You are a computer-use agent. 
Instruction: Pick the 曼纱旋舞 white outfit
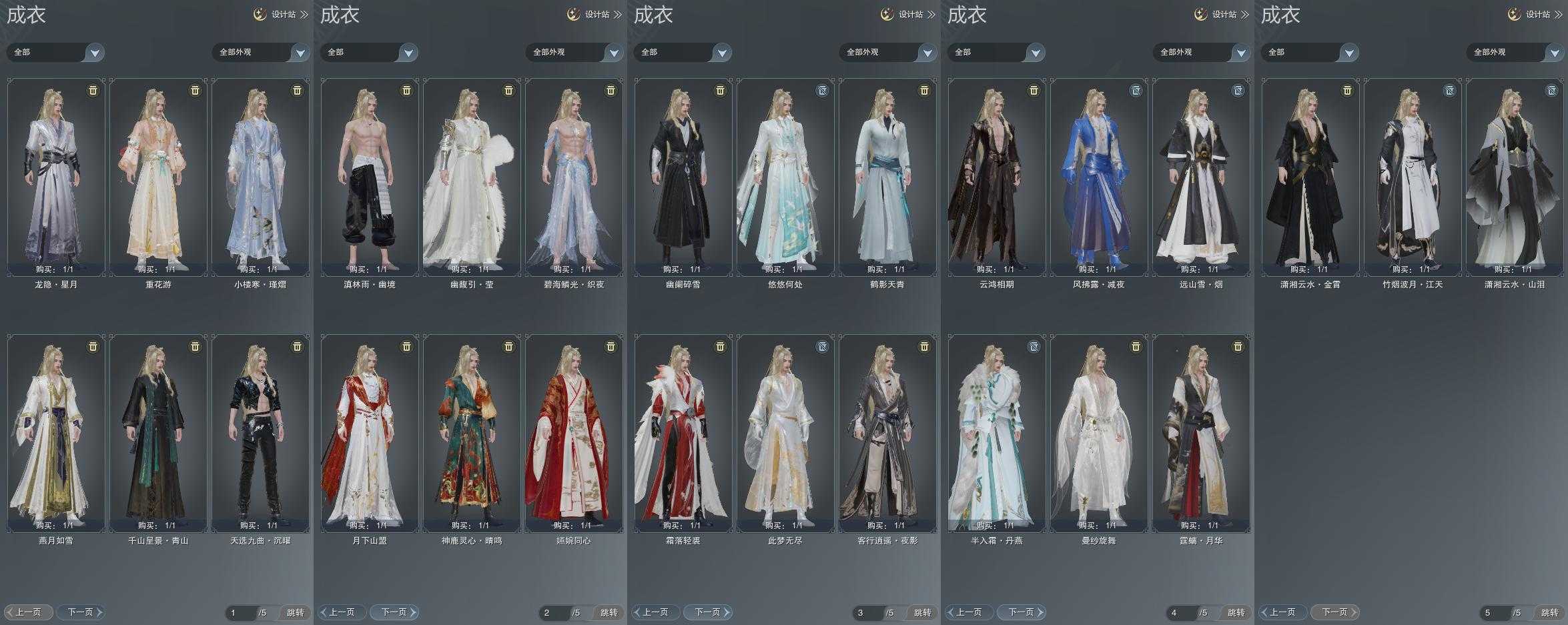pyautogui.click(x=1099, y=434)
